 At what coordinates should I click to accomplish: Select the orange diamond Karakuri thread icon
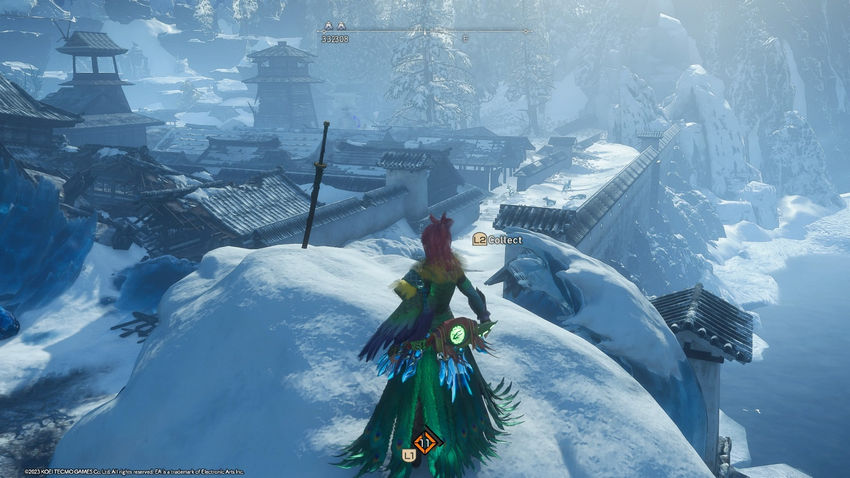(426, 441)
